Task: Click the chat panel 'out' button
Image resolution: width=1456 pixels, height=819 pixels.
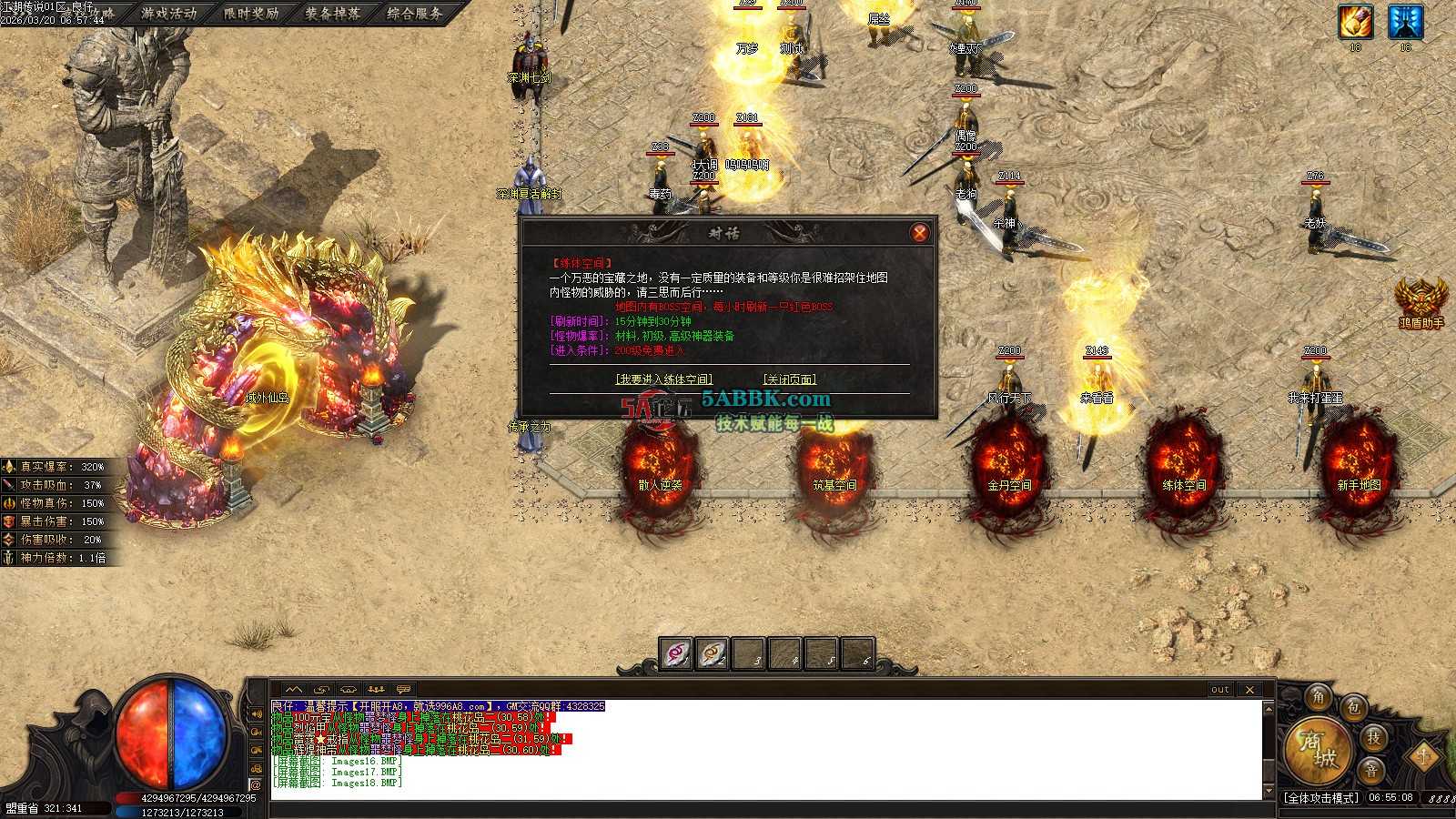Action: click(x=1220, y=690)
